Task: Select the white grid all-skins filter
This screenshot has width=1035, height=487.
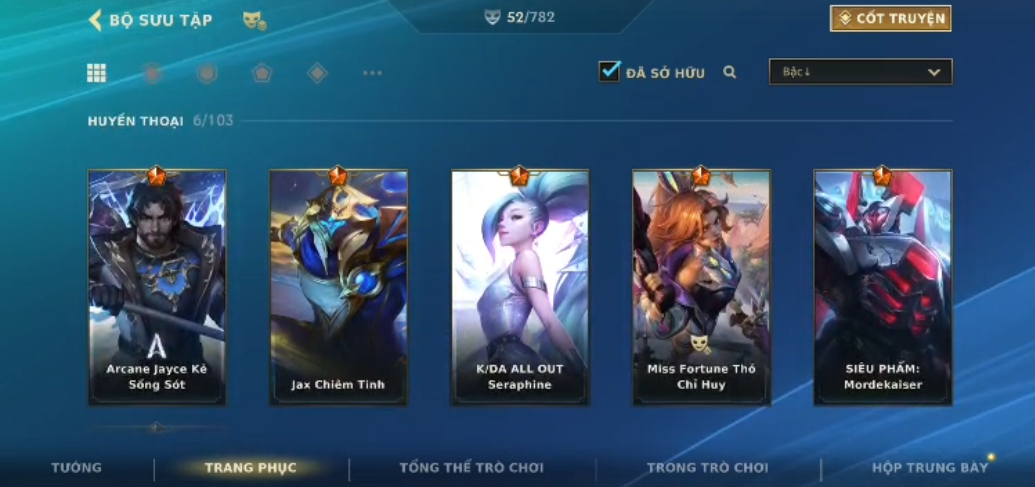Action: (97, 73)
